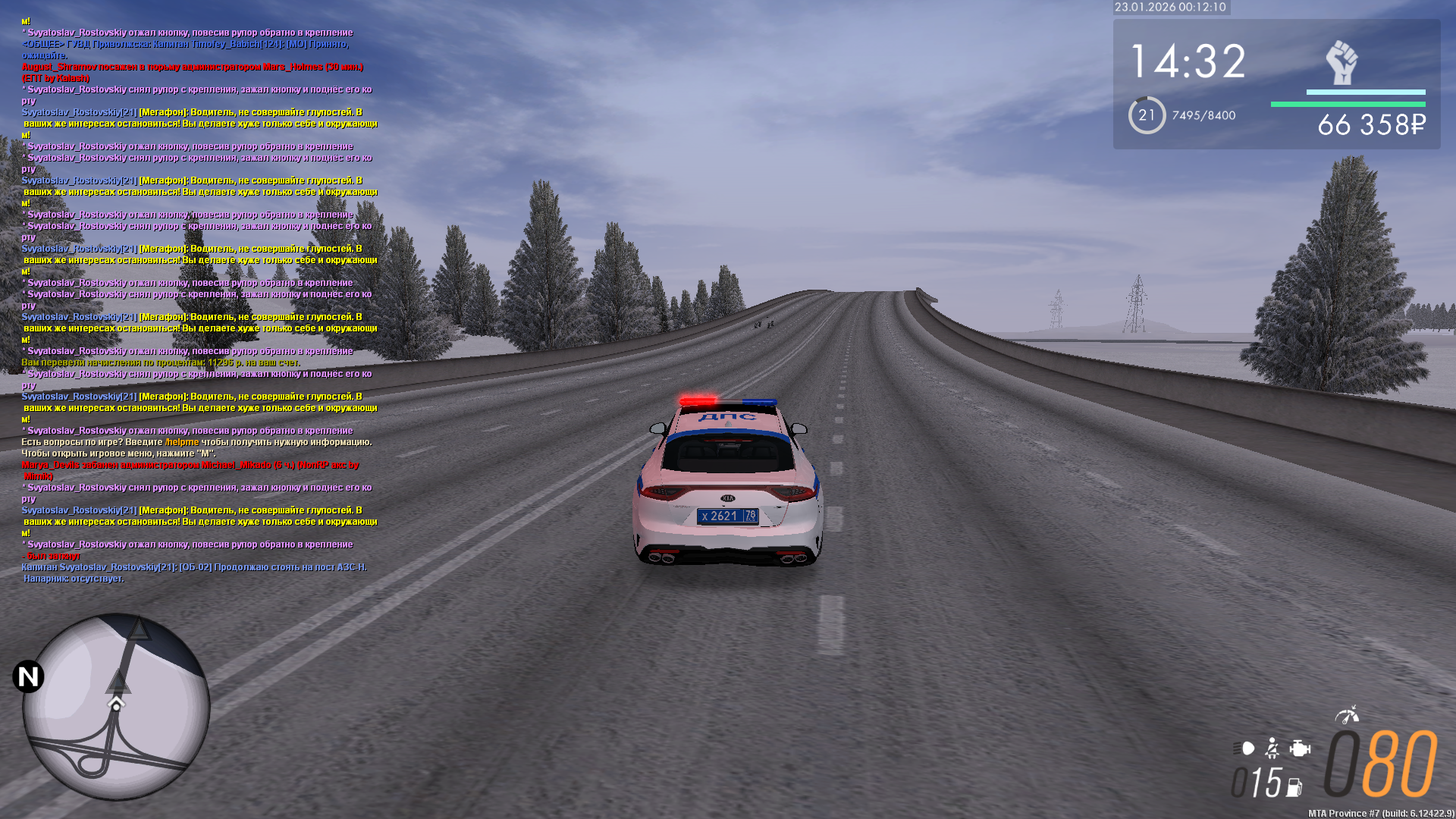
Task: Click the speedometer gauge icon
Action: tap(1347, 714)
